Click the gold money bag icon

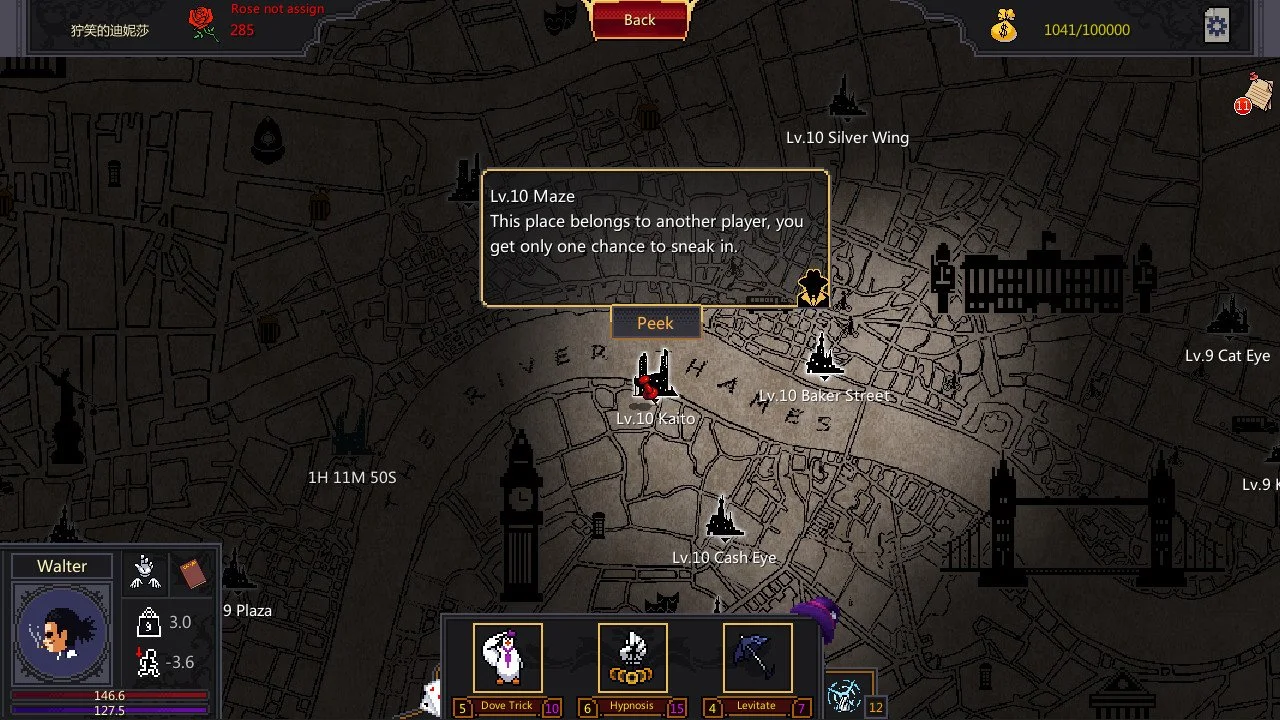pos(1004,27)
